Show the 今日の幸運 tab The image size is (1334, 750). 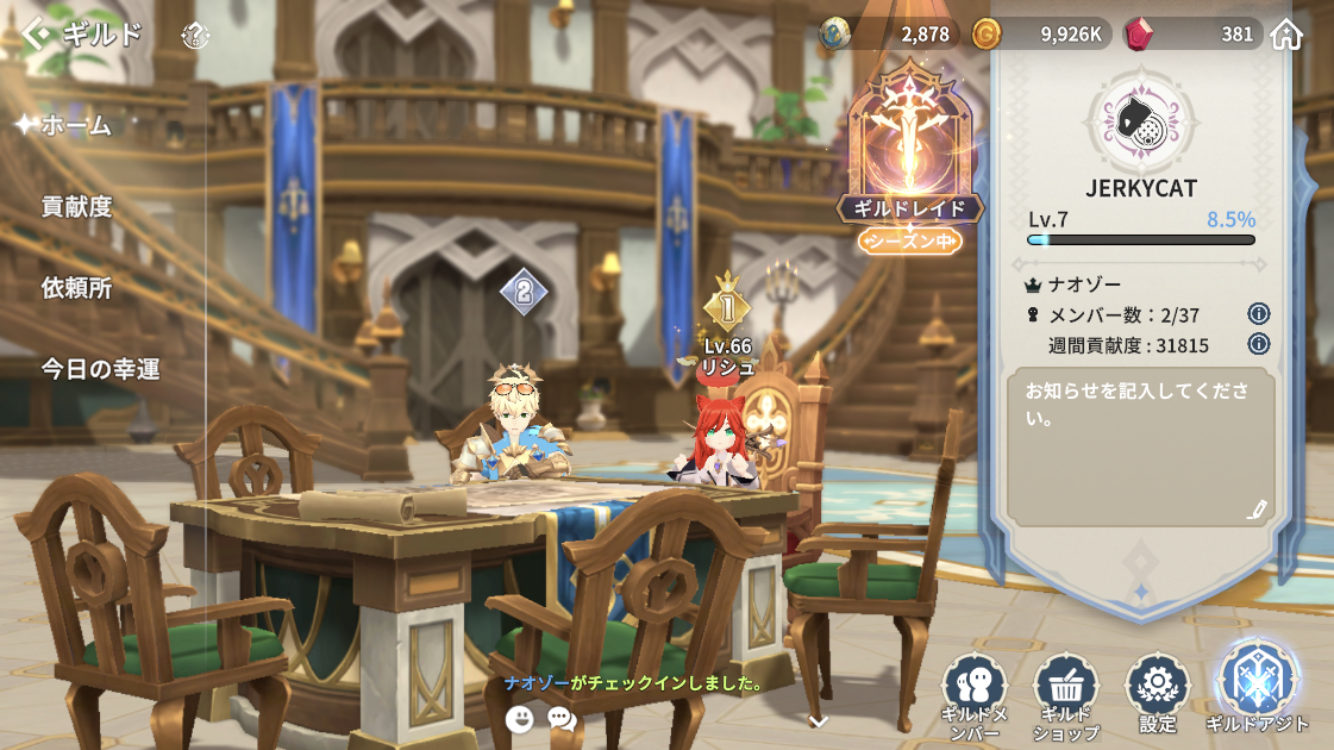click(100, 369)
